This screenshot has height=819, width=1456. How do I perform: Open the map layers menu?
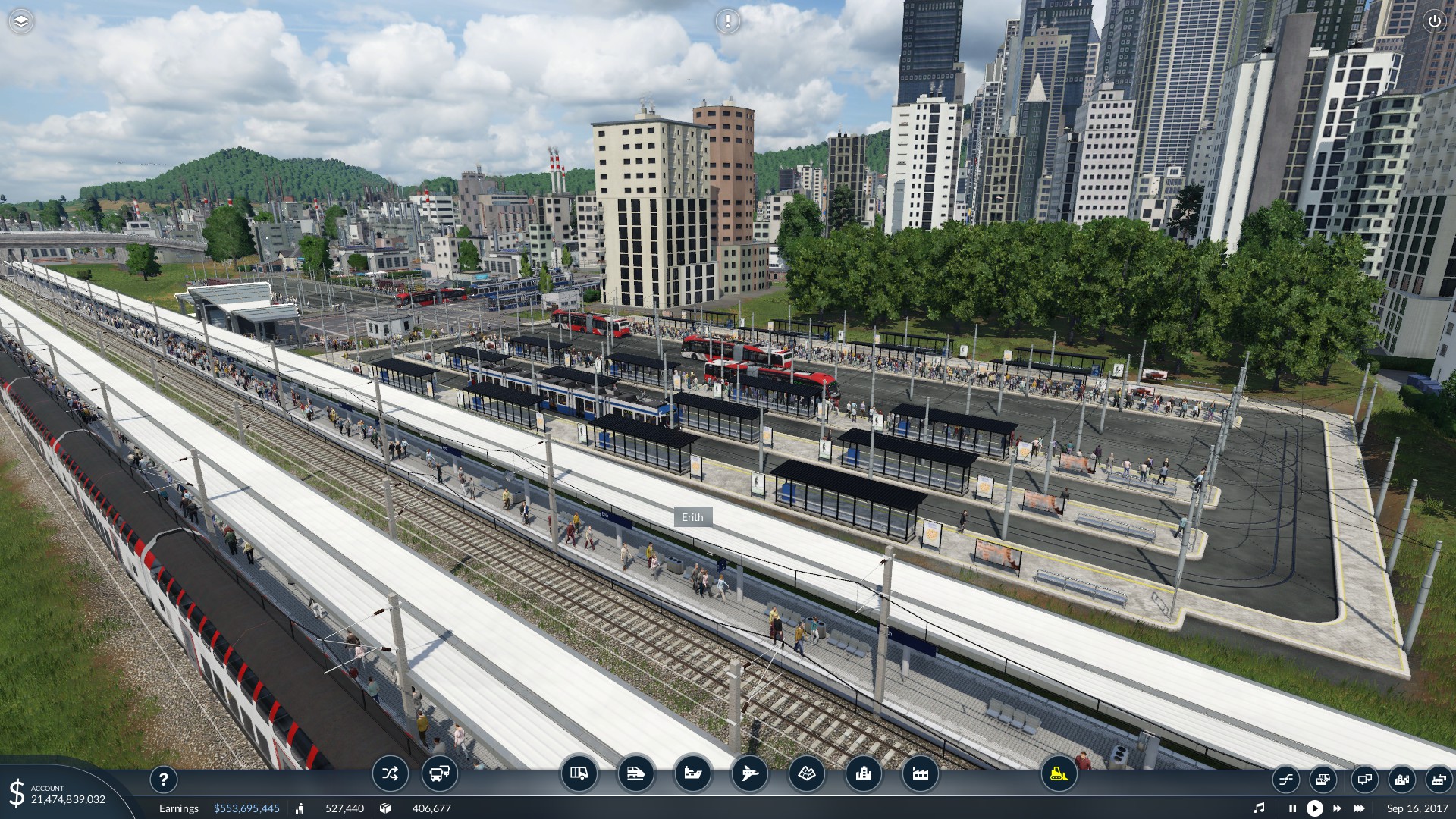pyautogui.click(x=21, y=21)
